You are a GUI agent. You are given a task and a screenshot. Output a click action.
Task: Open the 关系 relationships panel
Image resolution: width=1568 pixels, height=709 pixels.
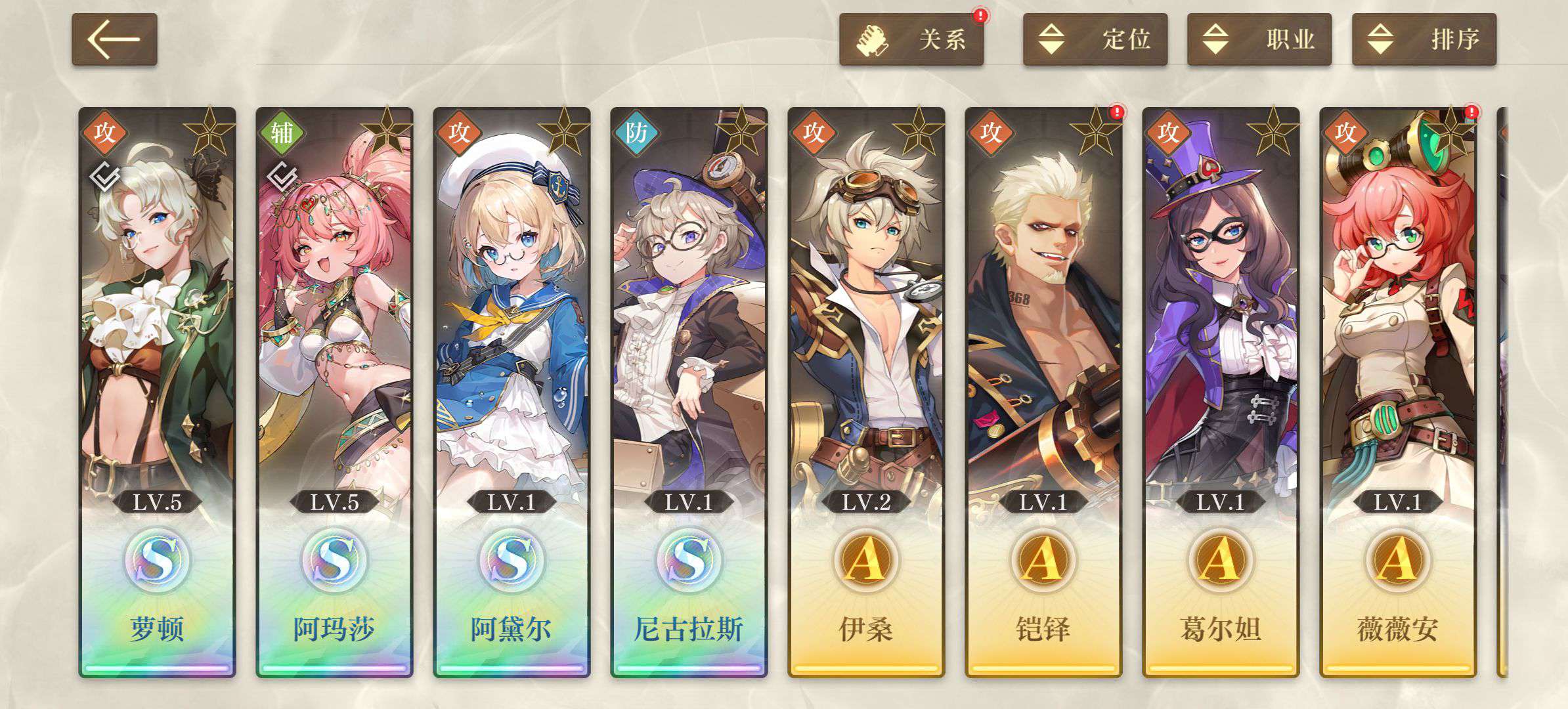pyautogui.click(x=911, y=39)
